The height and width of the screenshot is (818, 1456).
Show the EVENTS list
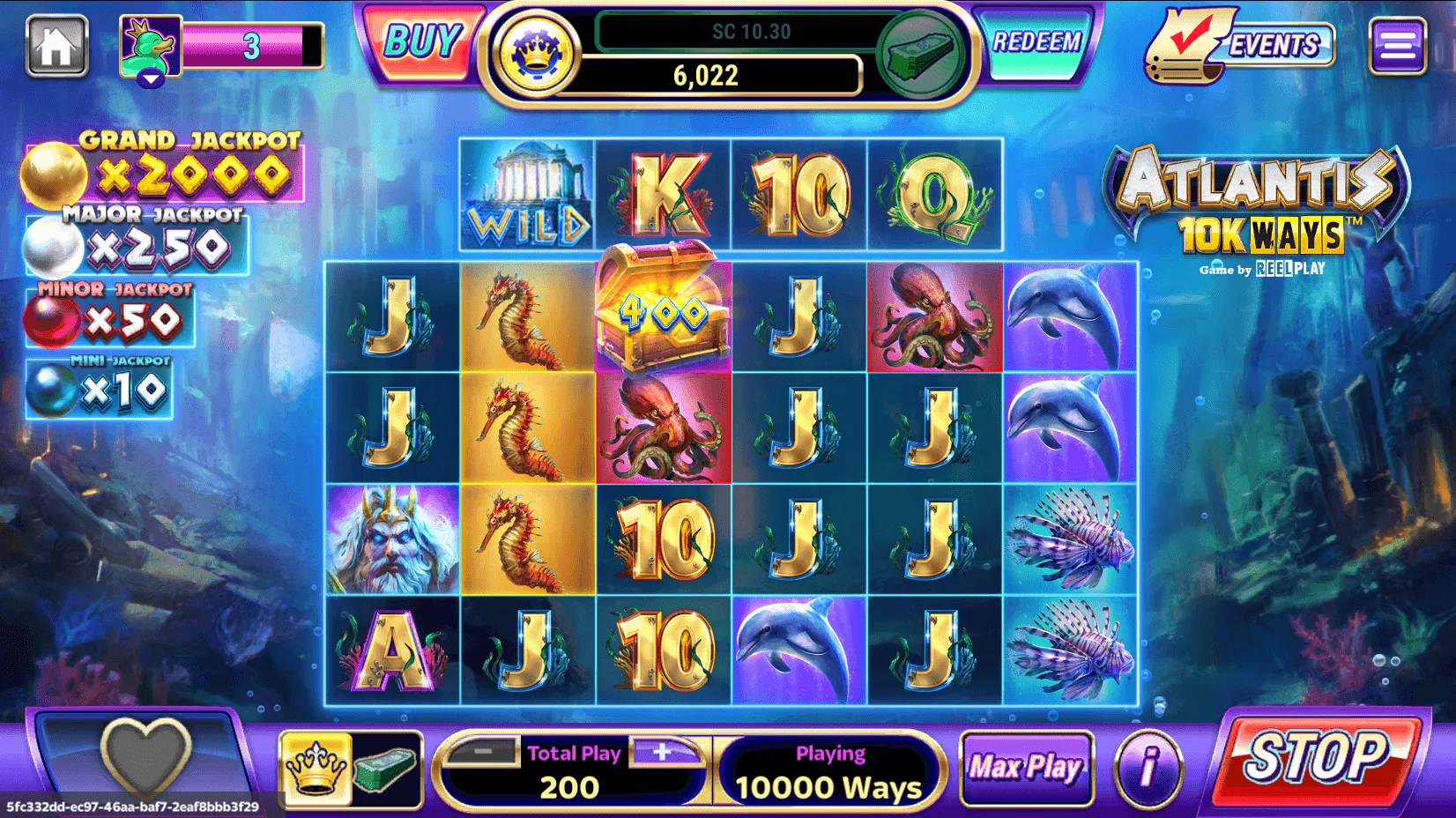(x=1244, y=45)
